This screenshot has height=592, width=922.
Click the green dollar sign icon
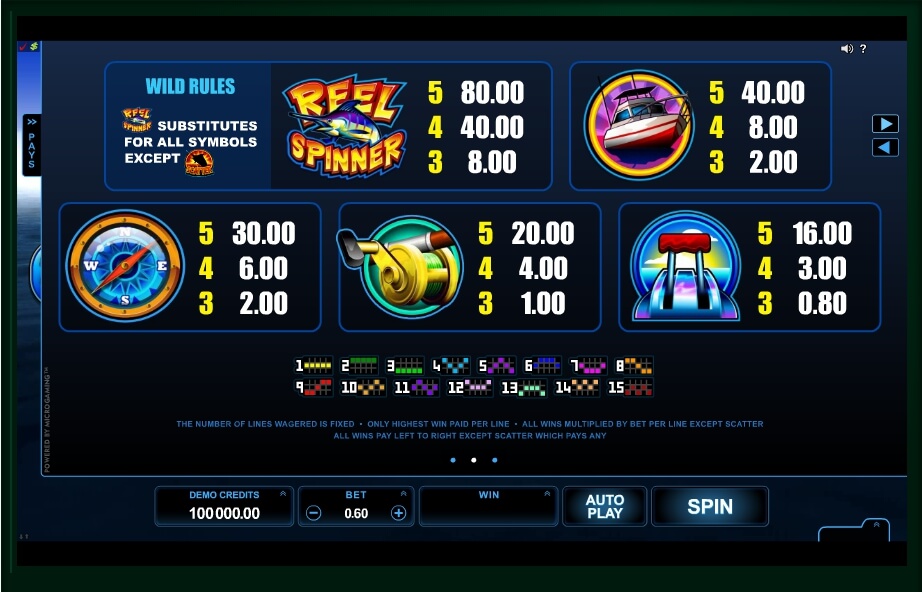click(33, 46)
